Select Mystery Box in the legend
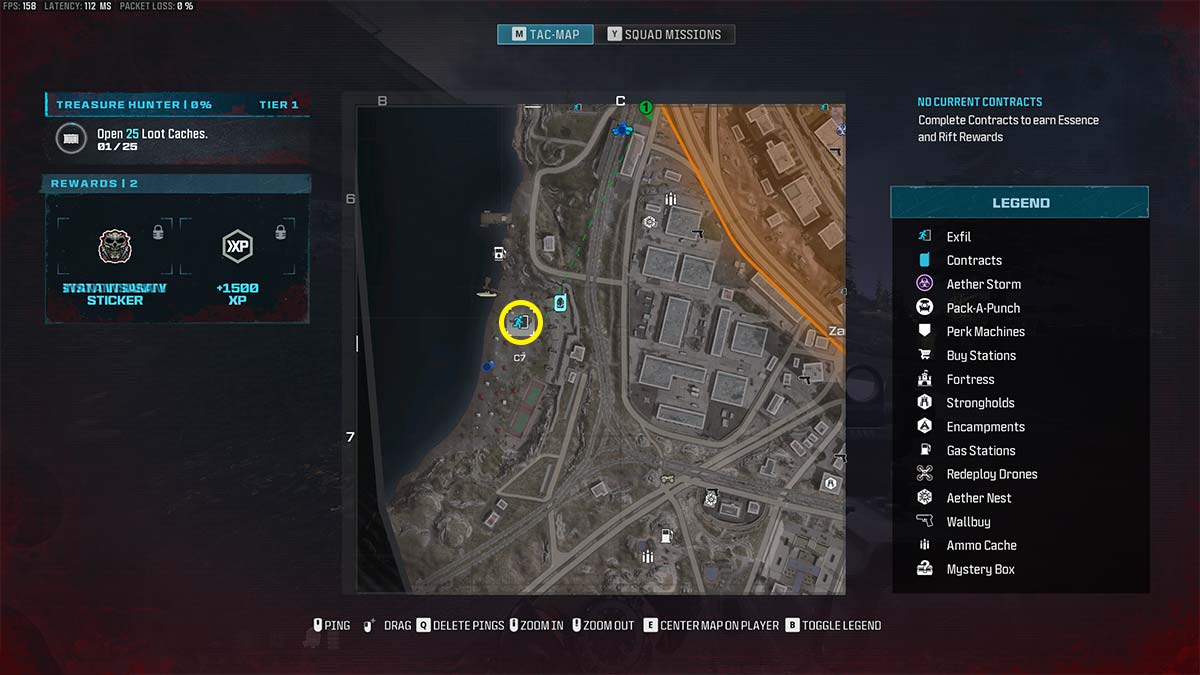The height and width of the screenshot is (675, 1200). click(980, 570)
